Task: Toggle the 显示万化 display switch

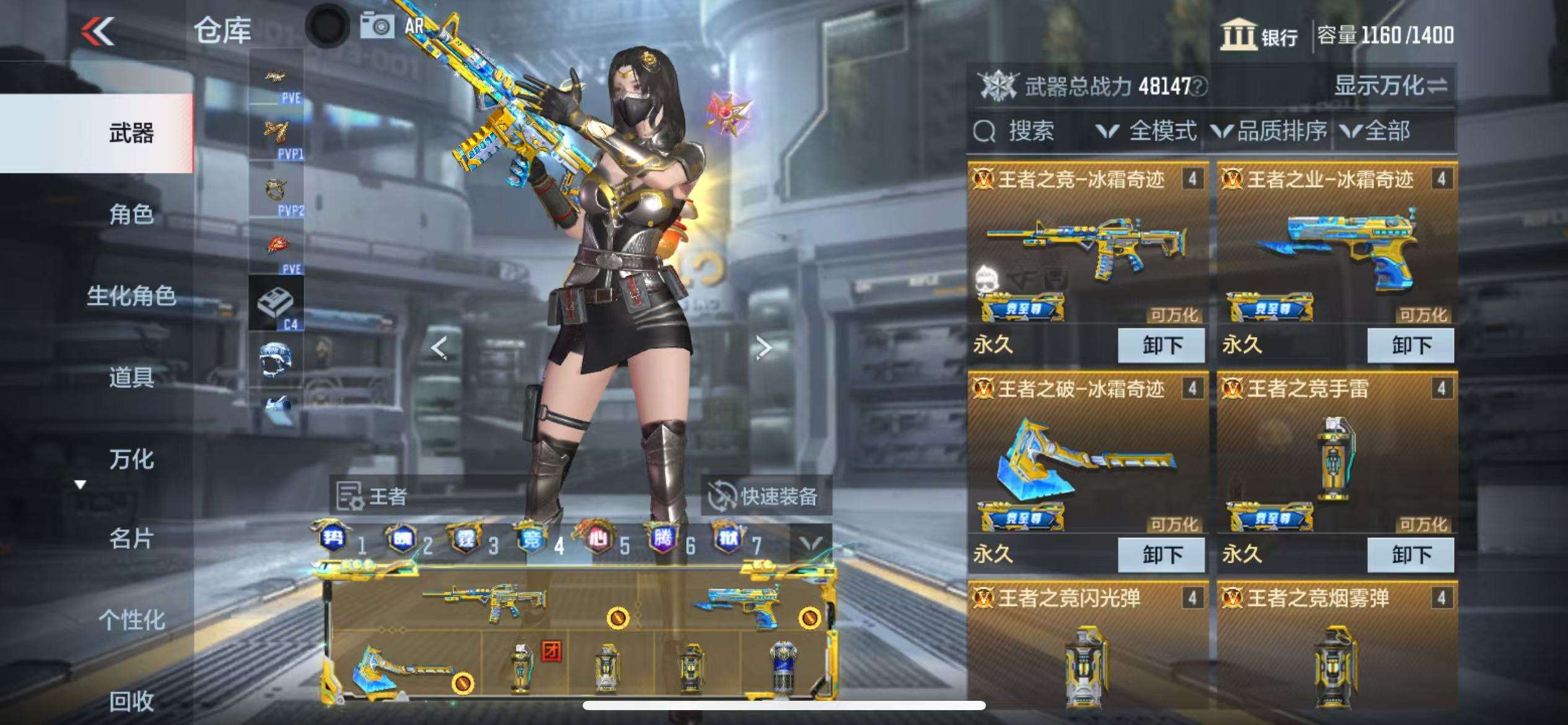Action: click(1390, 86)
